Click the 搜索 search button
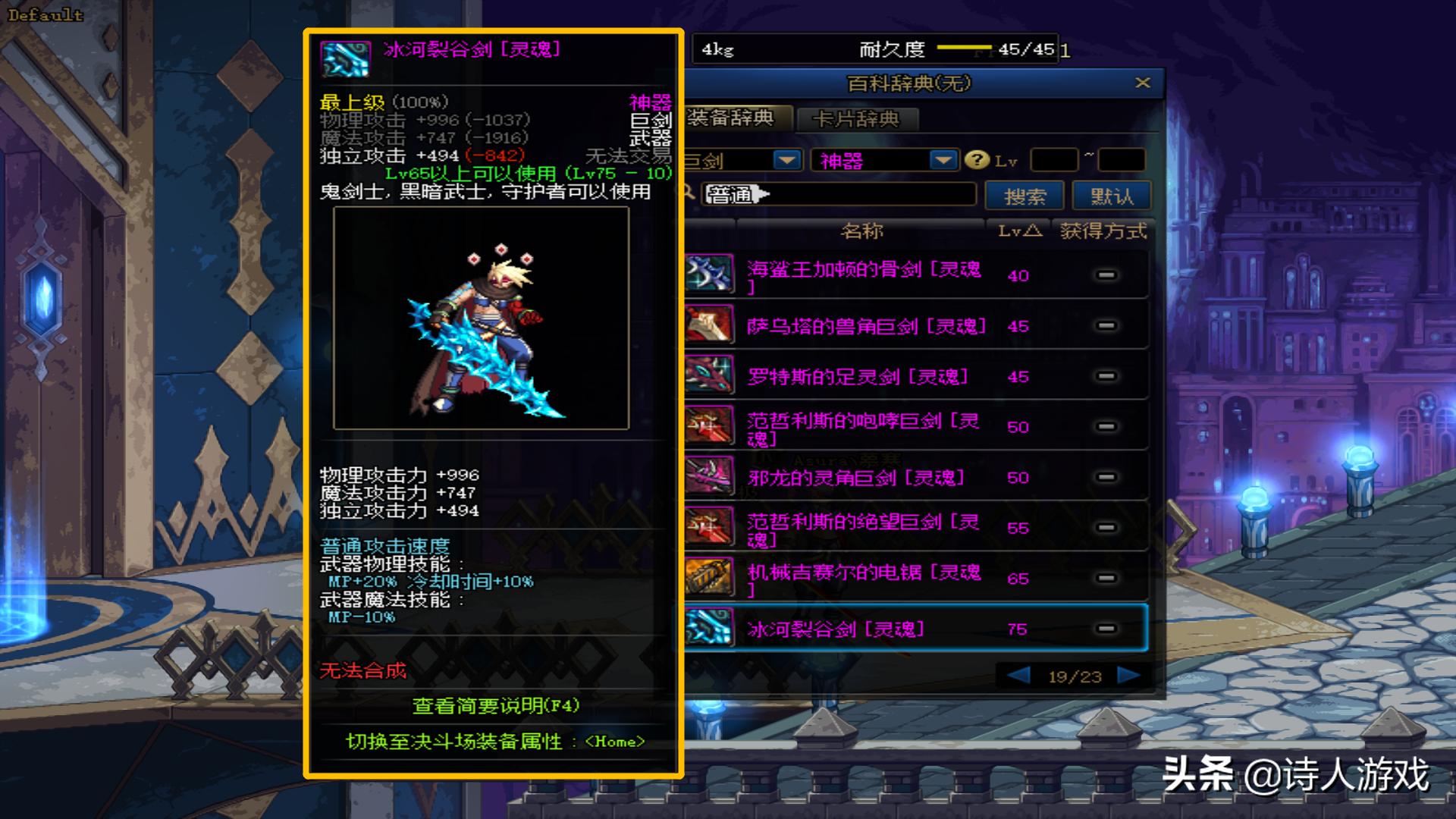 point(1024,196)
